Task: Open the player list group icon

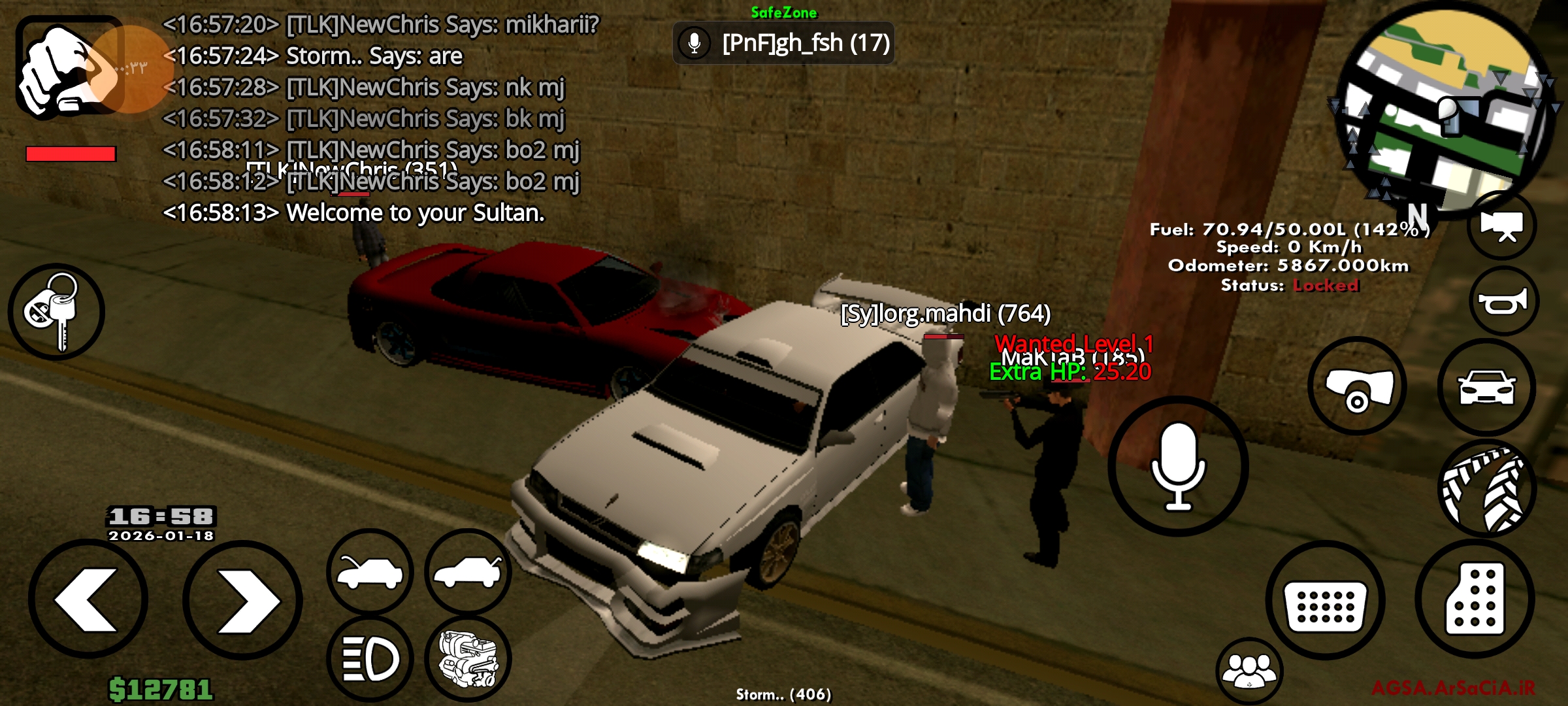Action: tap(1249, 671)
